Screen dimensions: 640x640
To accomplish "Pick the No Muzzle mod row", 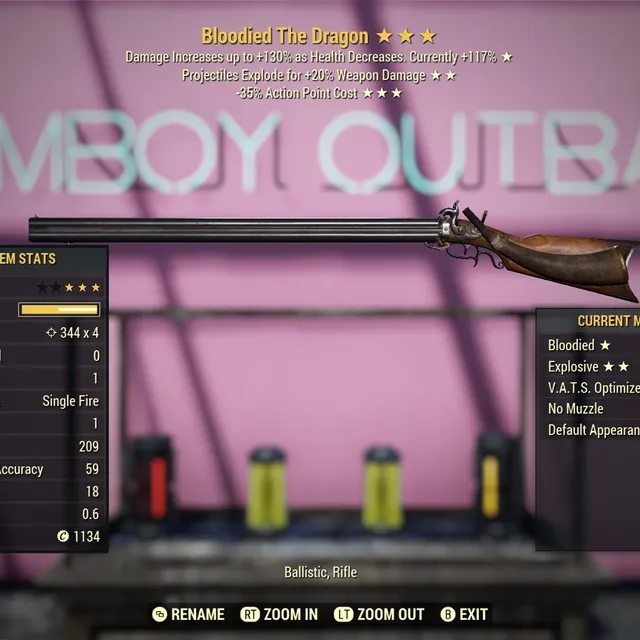I will (x=576, y=409).
